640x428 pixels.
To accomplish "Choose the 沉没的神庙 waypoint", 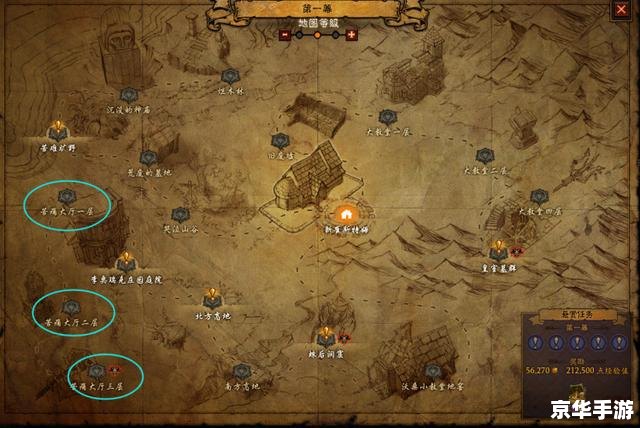I will point(129,95).
